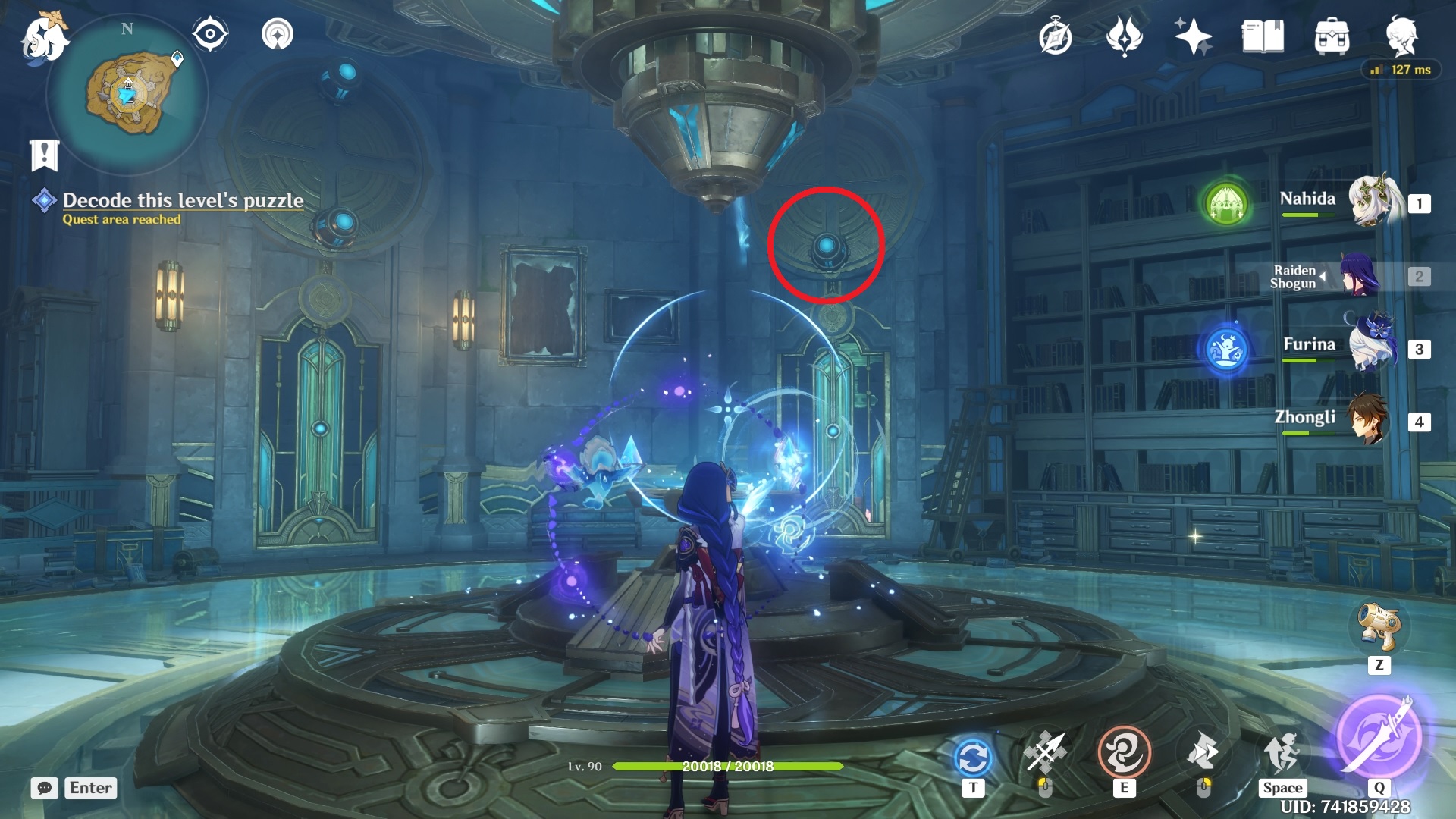
Task: Use the gadget quick-use icon
Action: pyautogui.click(x=1379, y=626)
